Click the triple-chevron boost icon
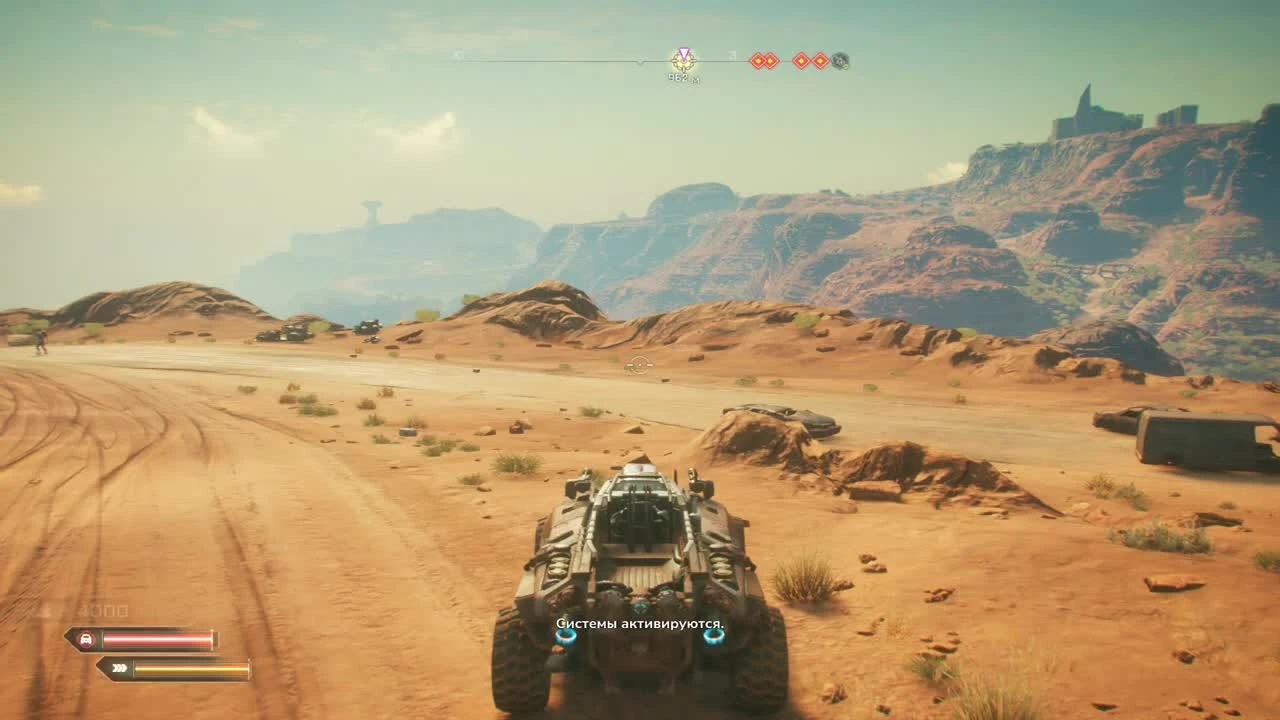 click(x=119, y=667)
